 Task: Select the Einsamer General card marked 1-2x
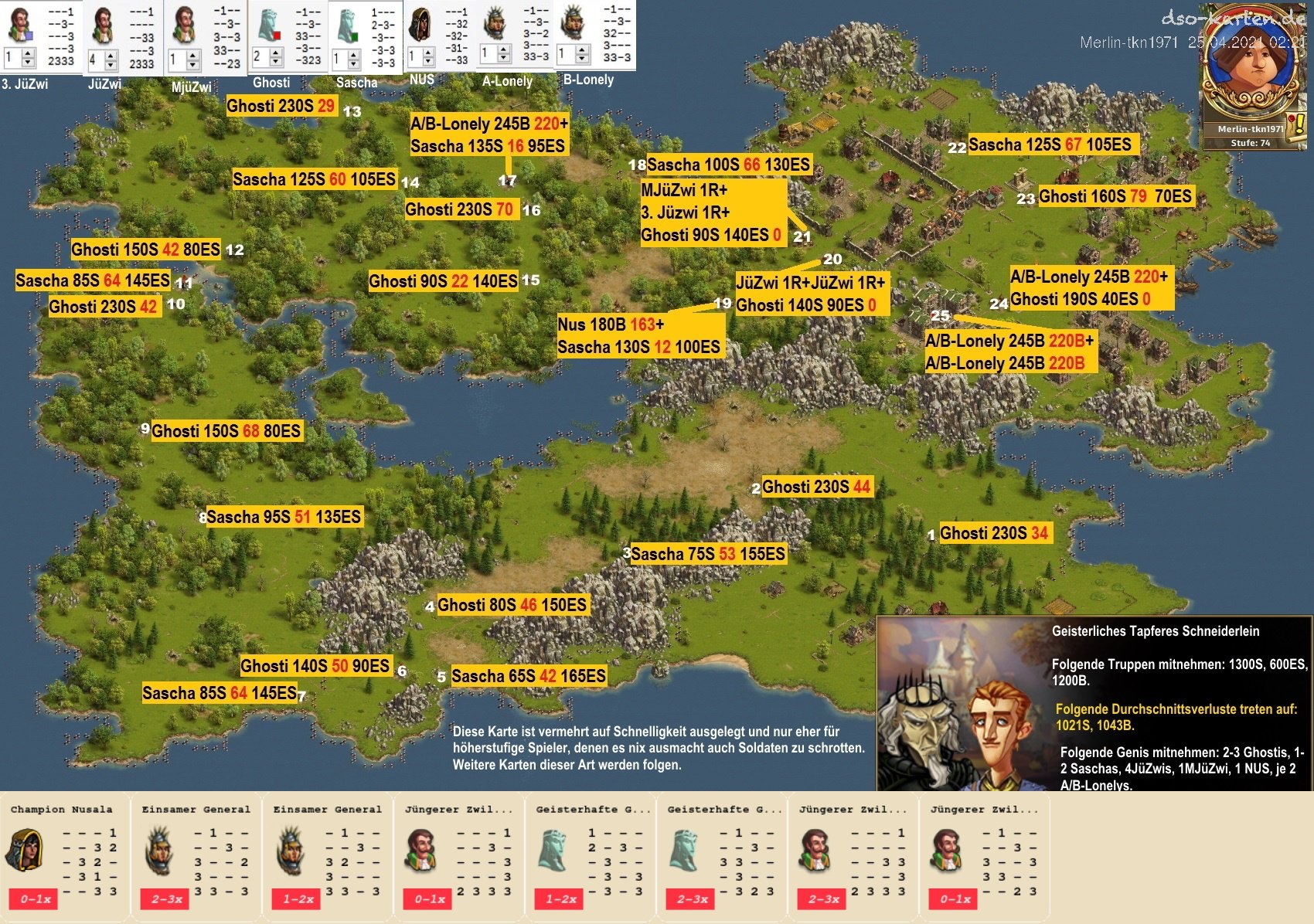(x=326, y=858)
